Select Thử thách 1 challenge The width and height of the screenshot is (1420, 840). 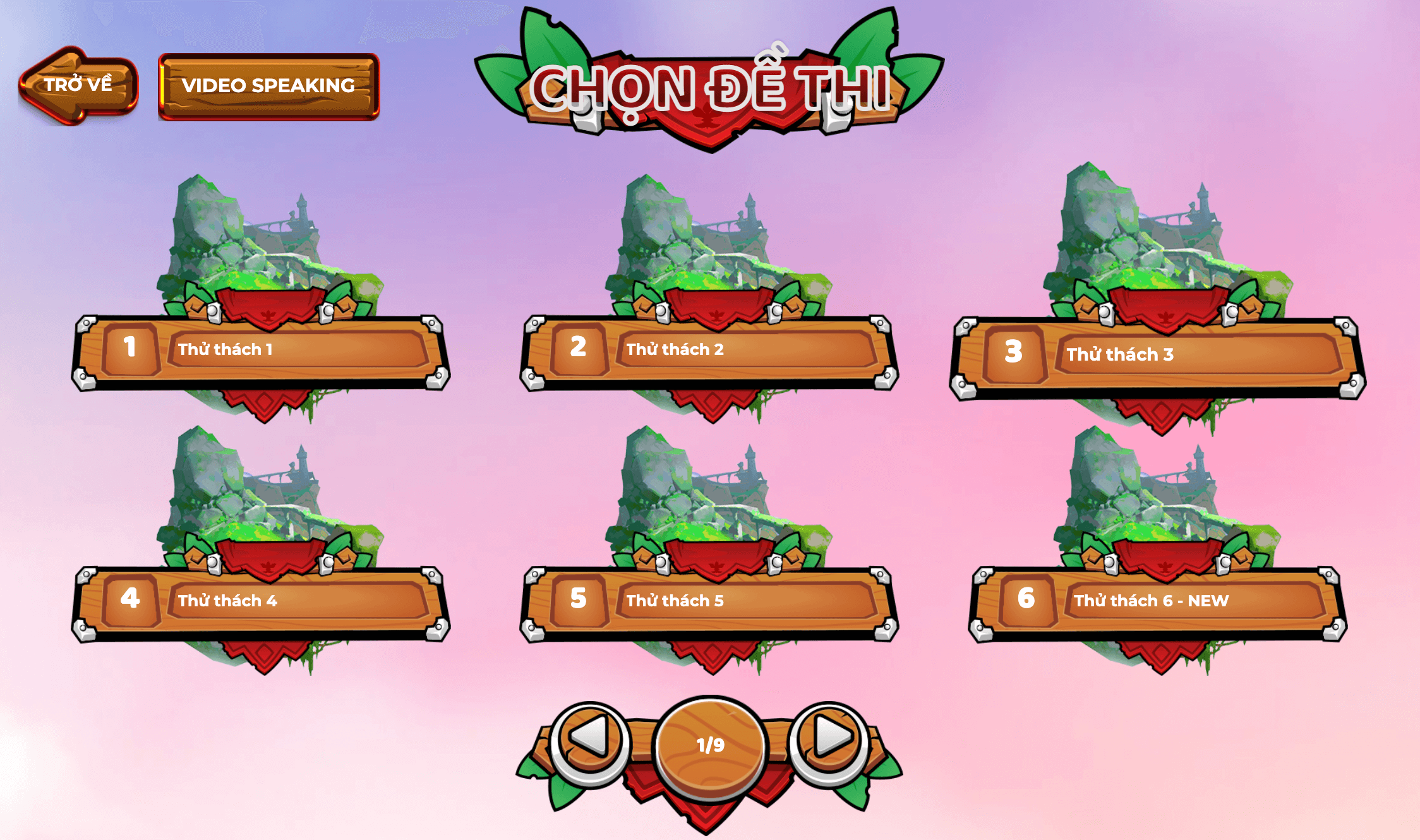tap(261, 349)
